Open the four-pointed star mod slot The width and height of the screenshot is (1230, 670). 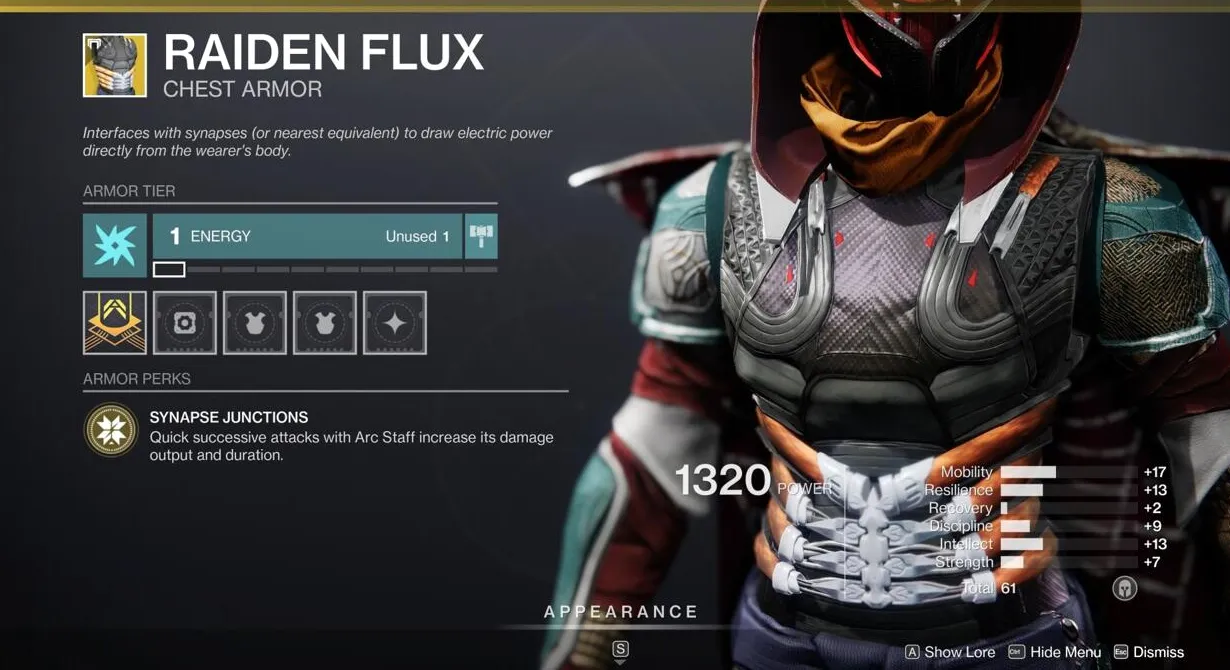pyautogui.click(x=395, y=322)
